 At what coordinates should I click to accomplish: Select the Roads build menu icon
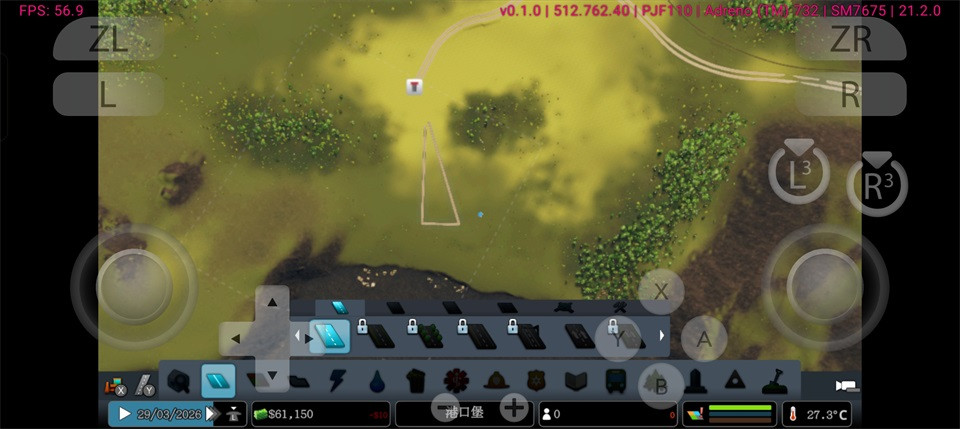[218, 380]
